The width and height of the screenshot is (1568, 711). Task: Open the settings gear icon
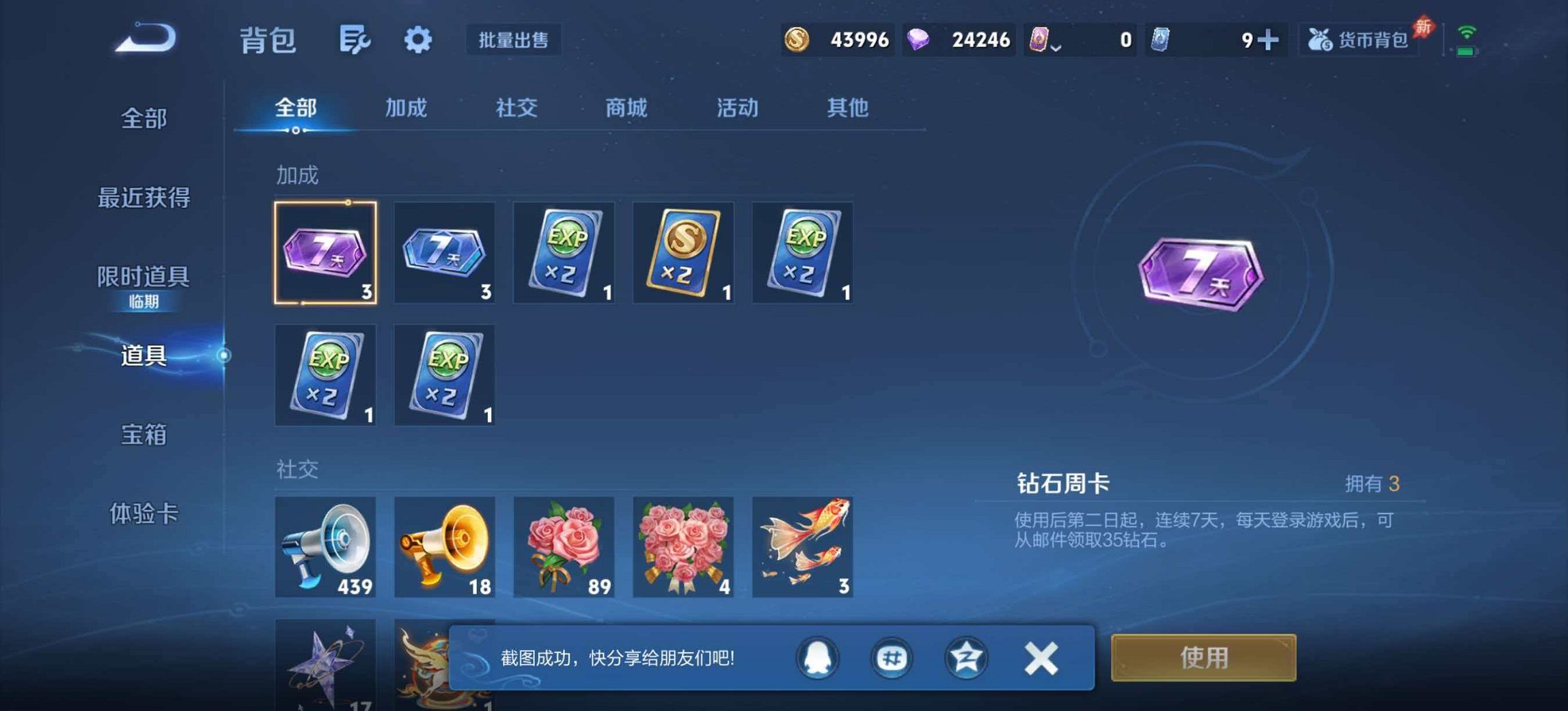click(417, 40)
